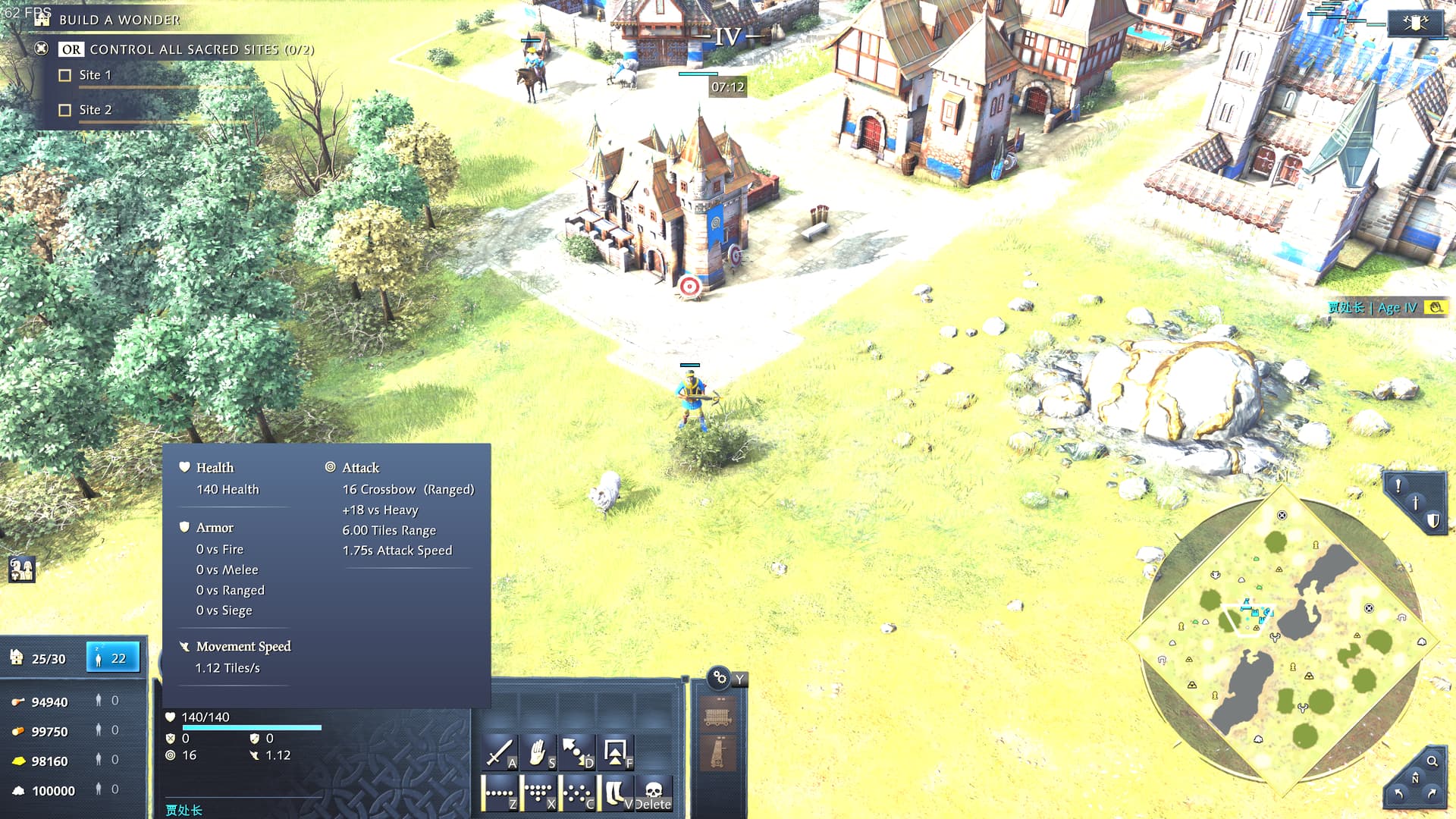Toggle the minimap sword military filter
The width and height of the screenshot is (1456, 819).
(1415, 503)
